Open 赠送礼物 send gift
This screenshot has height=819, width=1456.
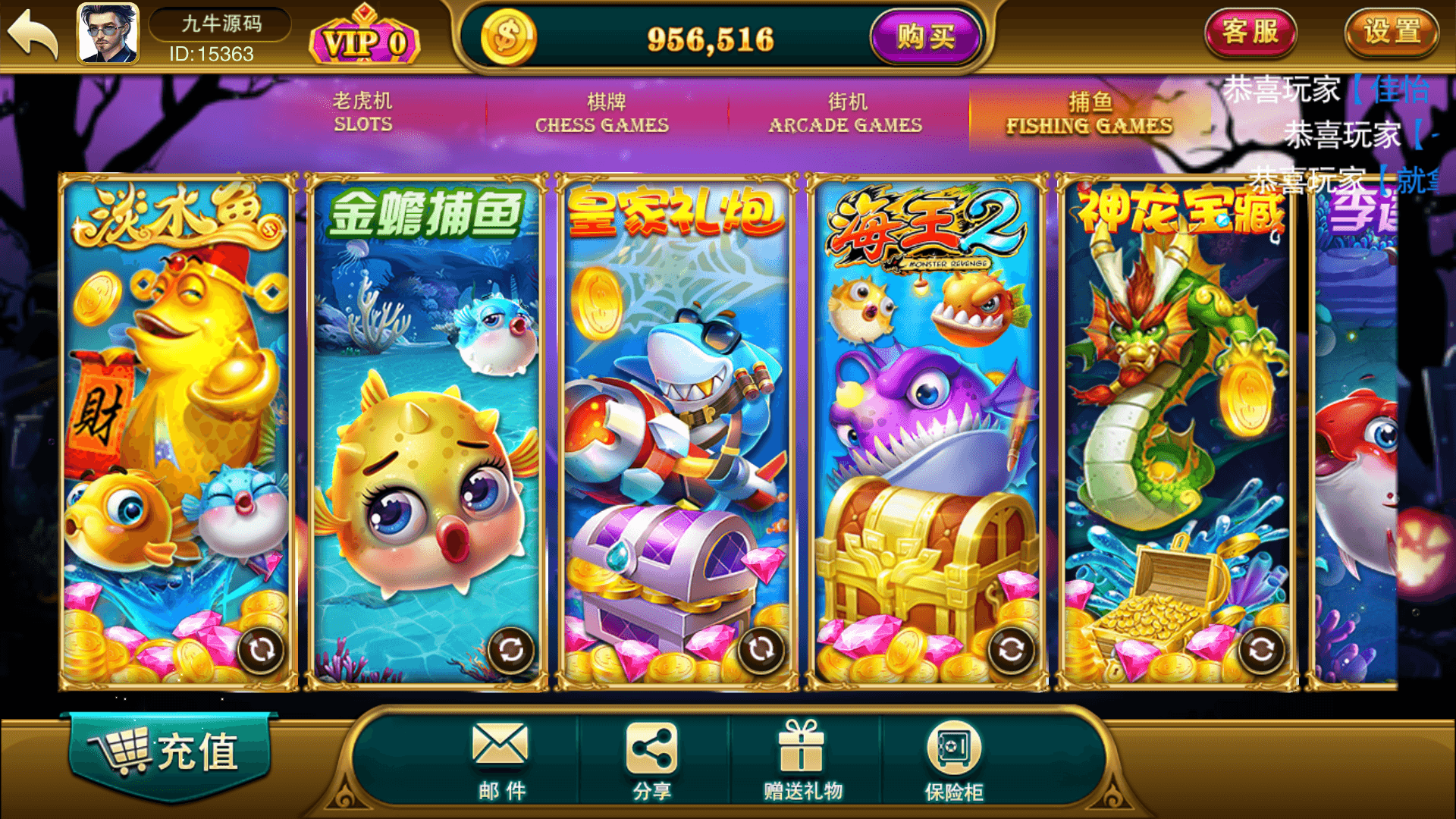802,760
